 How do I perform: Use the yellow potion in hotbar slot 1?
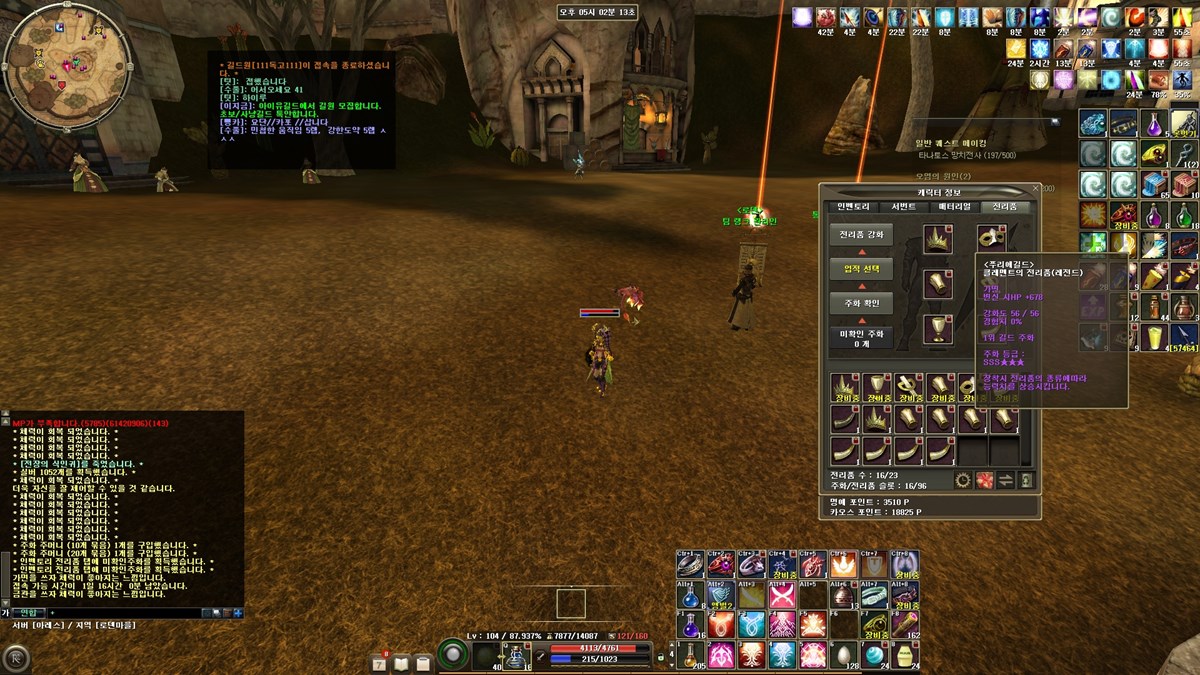pos(690,655)
